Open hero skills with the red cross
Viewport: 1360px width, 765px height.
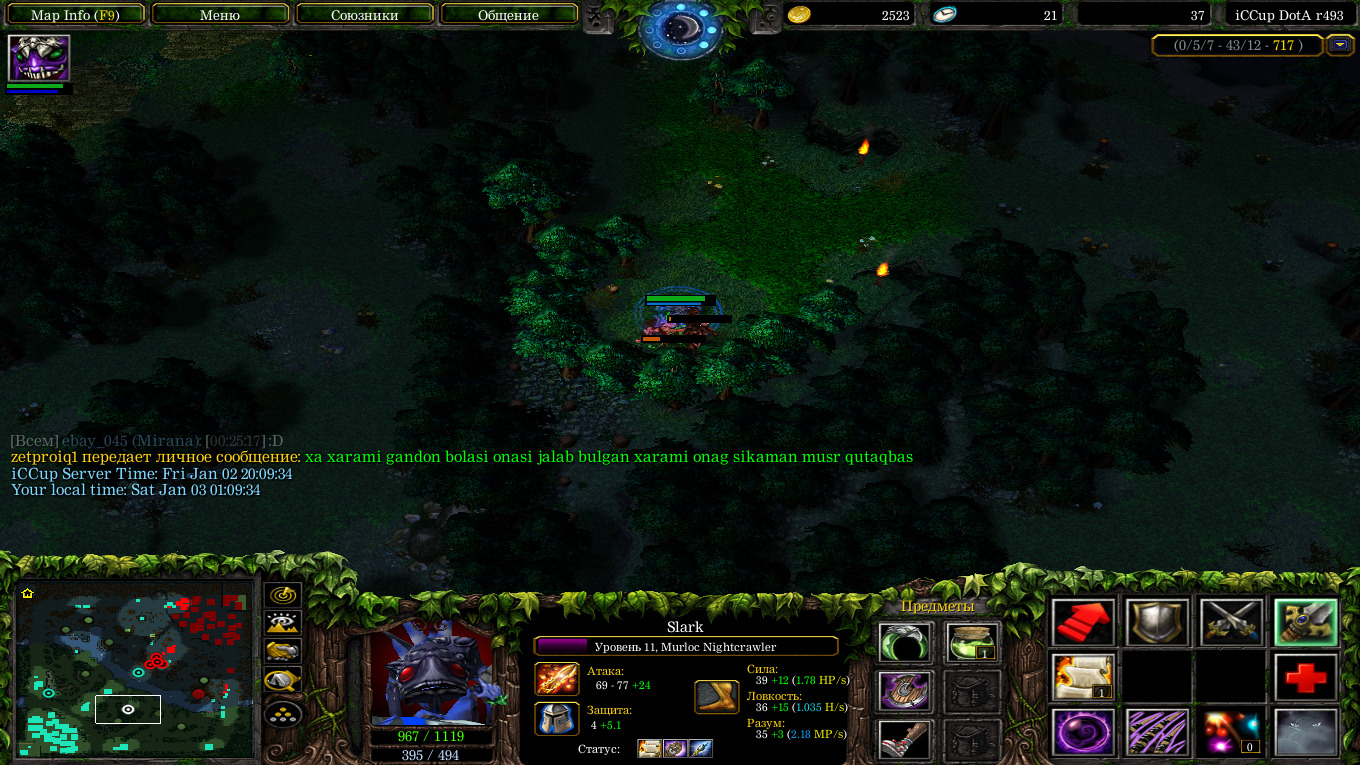pos(1305,678)
